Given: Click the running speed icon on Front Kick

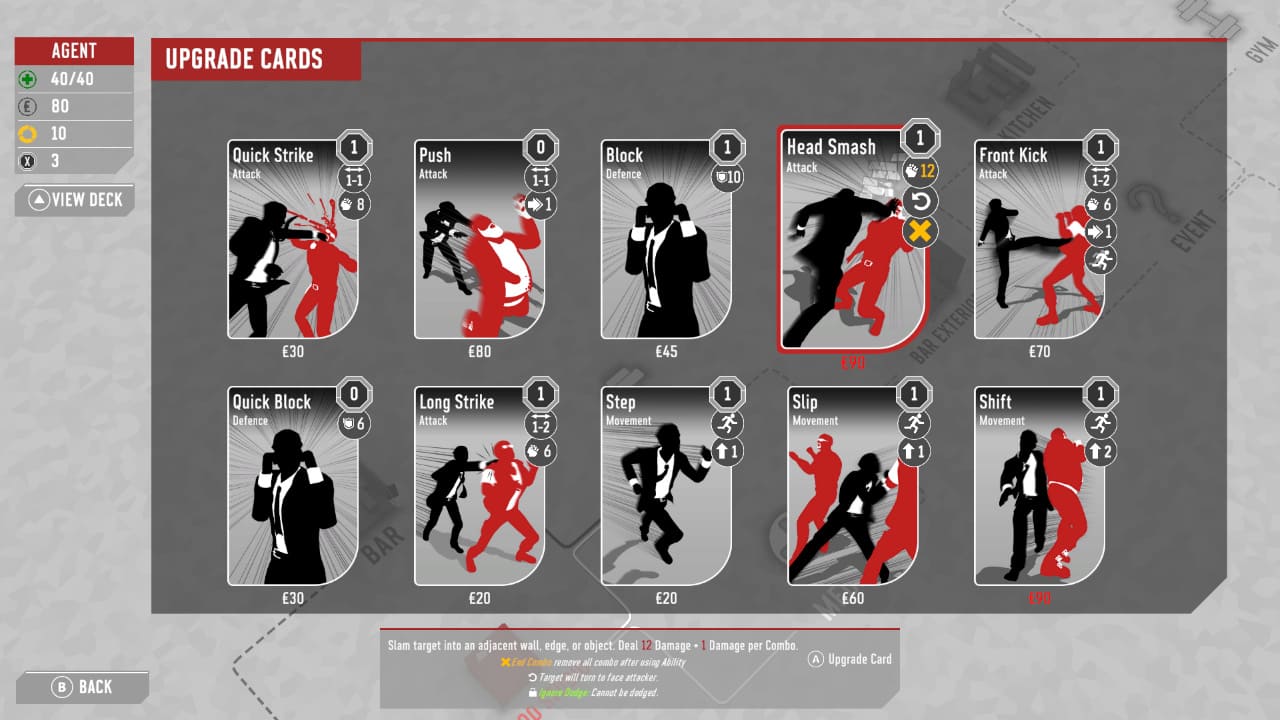Looking at the screenshot, I should point(1100,260).
